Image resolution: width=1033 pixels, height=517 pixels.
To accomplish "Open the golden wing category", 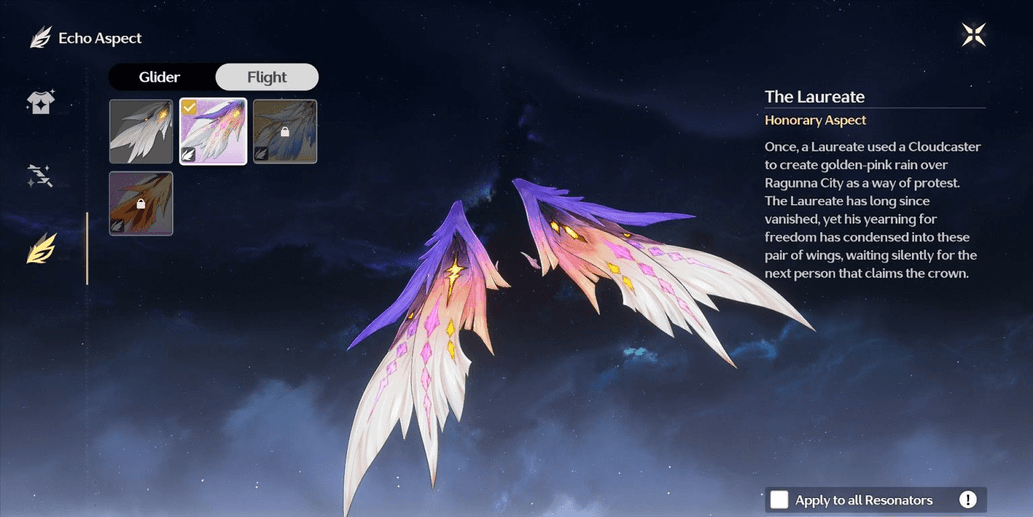I will [x=41, y=248].
